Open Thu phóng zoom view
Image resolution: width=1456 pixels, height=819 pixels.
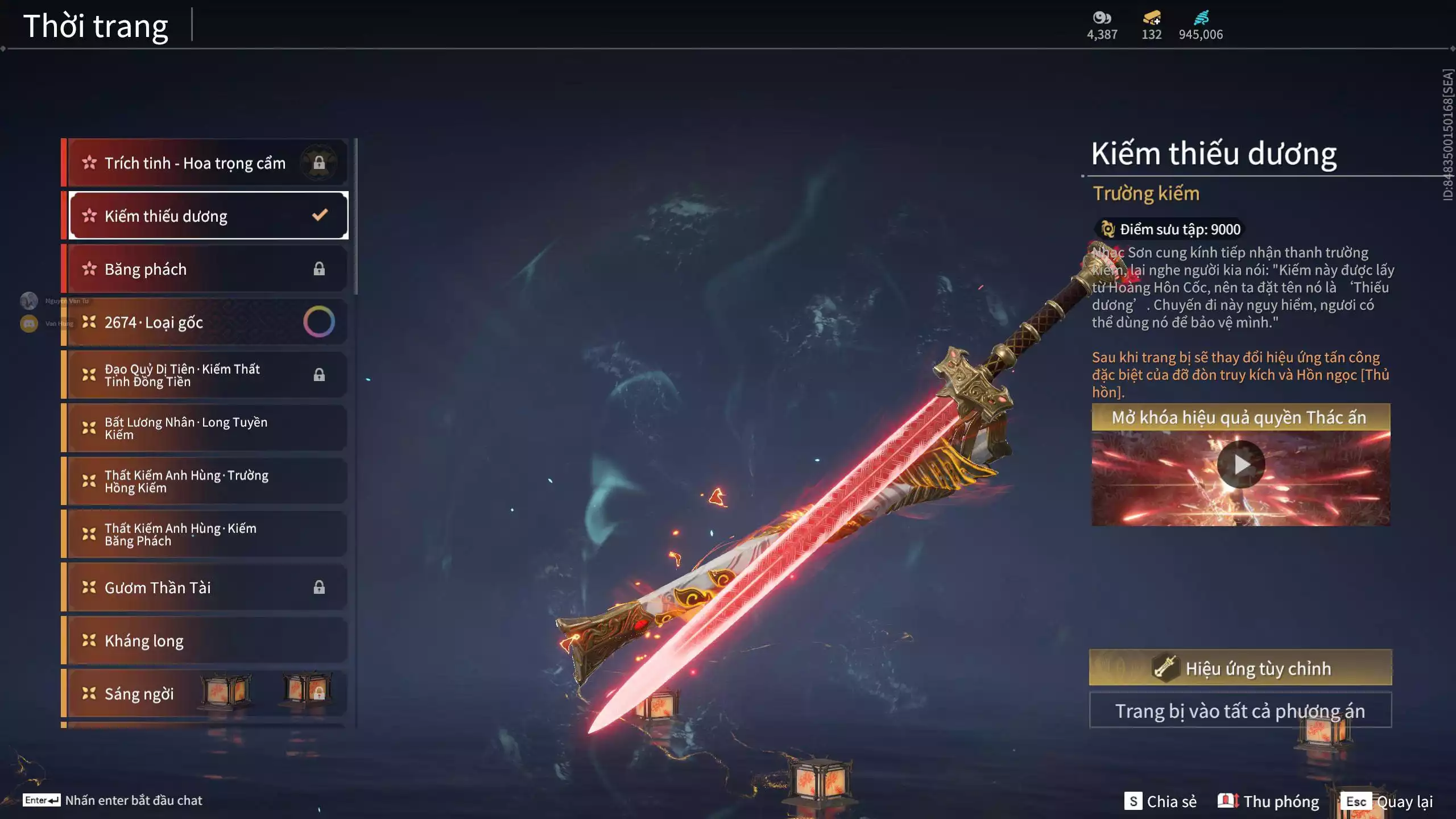[1268, 801]
